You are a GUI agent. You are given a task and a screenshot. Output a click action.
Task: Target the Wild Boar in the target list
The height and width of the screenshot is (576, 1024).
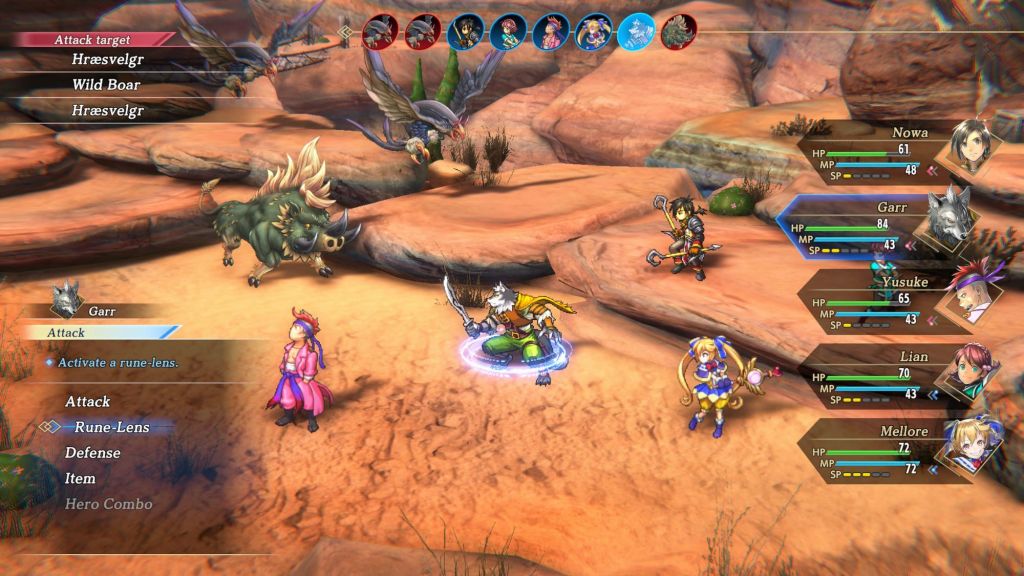pyautogui.click(x=104, y=85)
